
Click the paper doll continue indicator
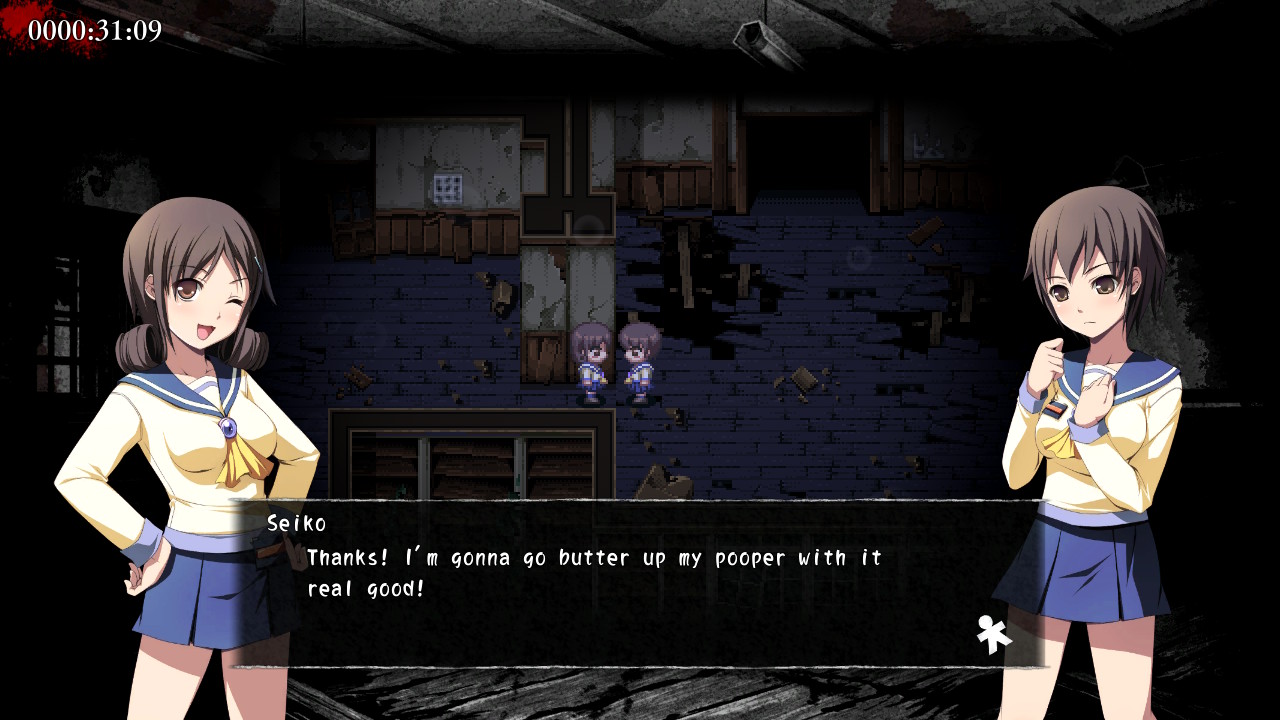(994, 635)
